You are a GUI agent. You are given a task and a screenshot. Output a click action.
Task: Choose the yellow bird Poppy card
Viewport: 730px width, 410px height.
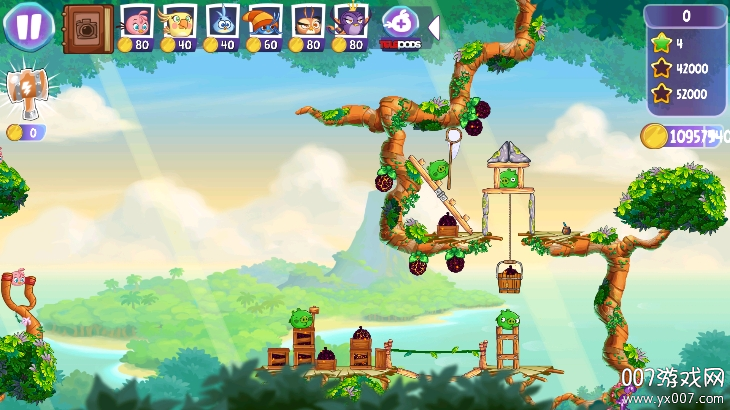179,24
